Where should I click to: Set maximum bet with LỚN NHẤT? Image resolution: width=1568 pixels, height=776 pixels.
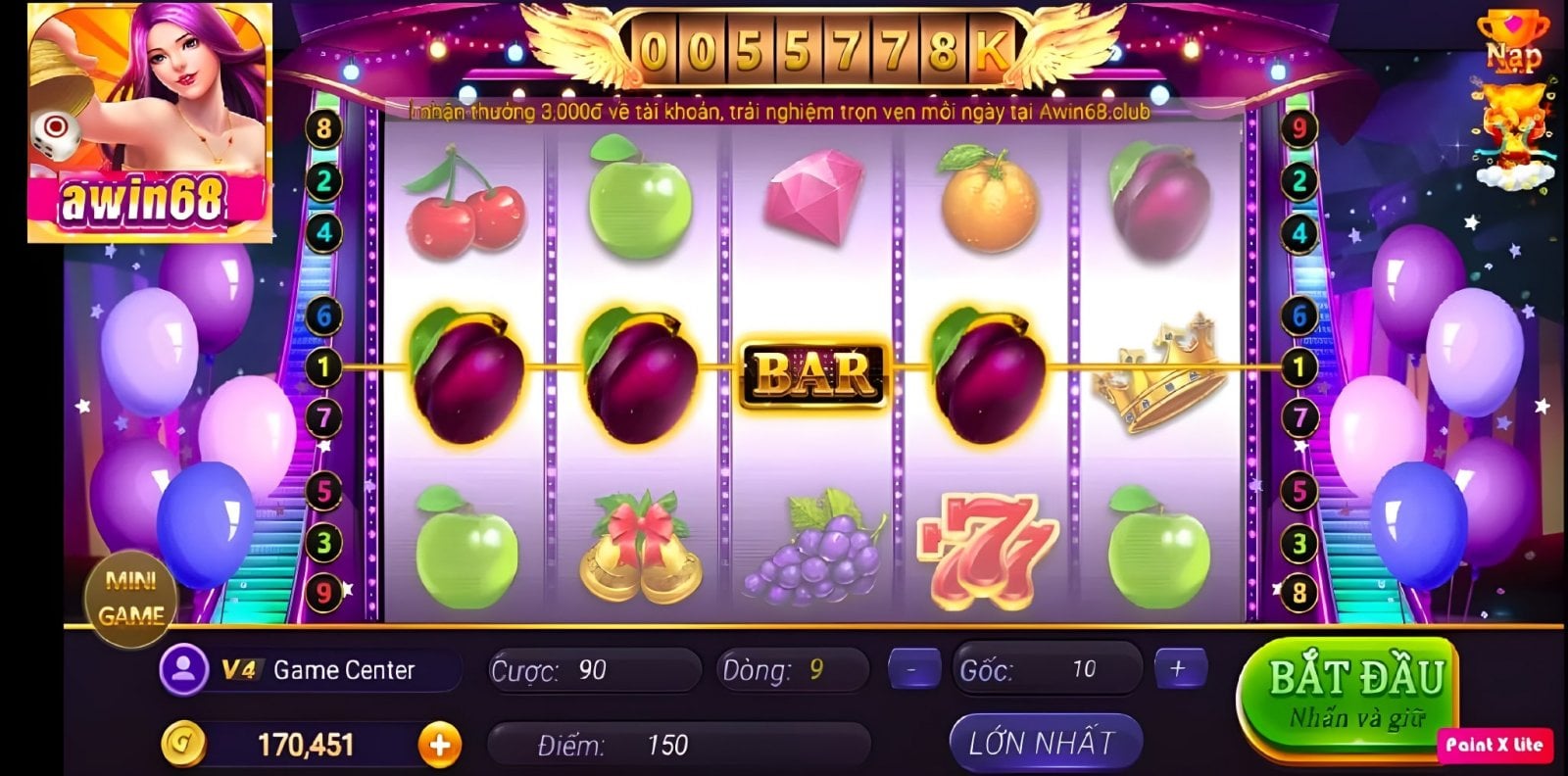[x=1043, y=743]
